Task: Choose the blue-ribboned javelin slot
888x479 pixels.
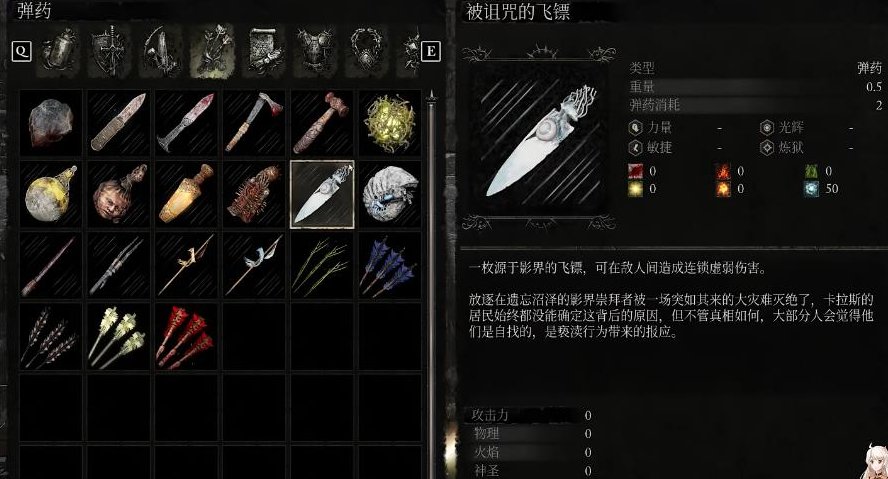Action: click(254, 265)
